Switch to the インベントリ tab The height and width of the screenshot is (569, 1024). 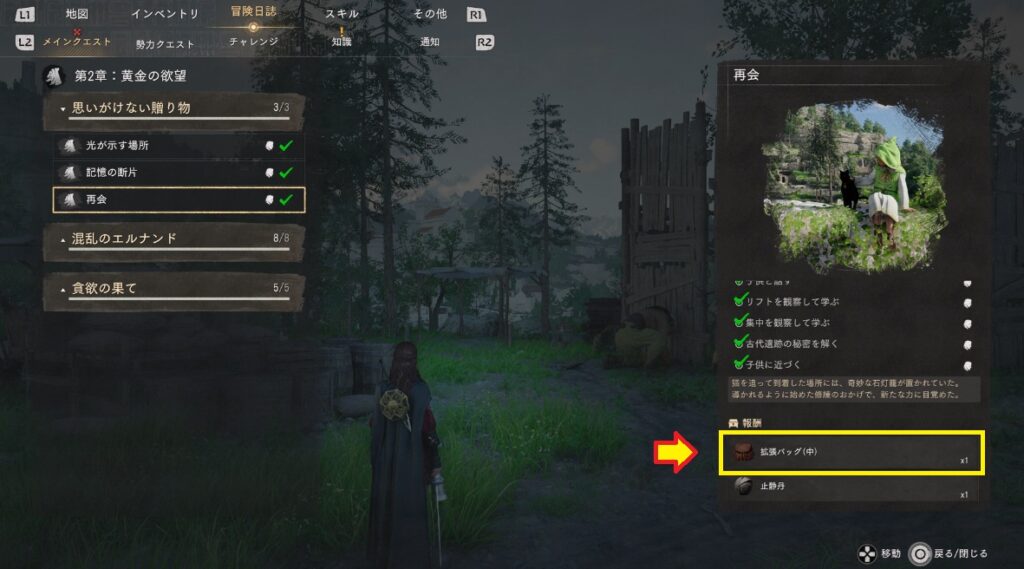point(165,14)
